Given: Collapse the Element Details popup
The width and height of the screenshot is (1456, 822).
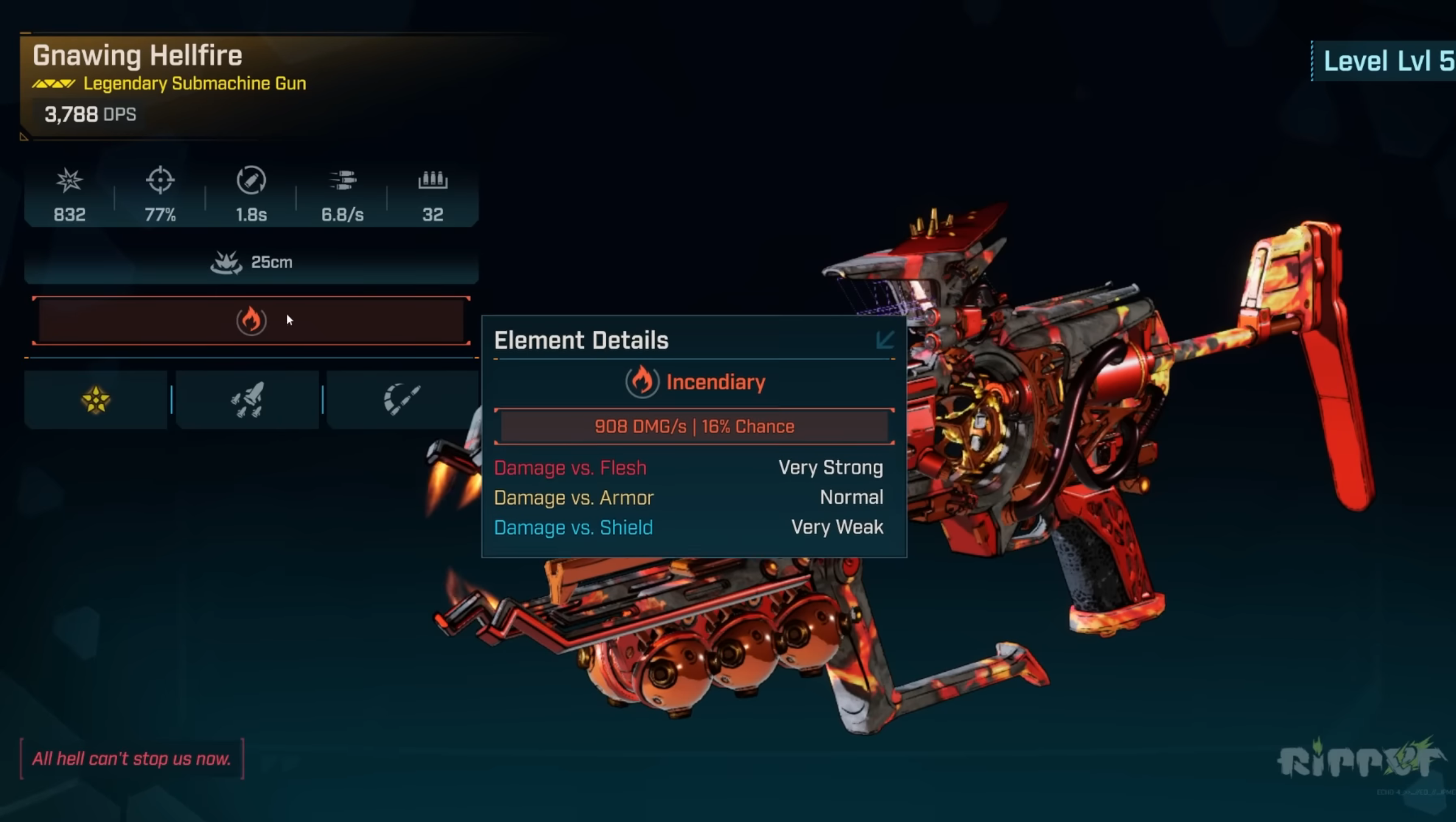Looking at the screenshot, I should pos(885,340).
